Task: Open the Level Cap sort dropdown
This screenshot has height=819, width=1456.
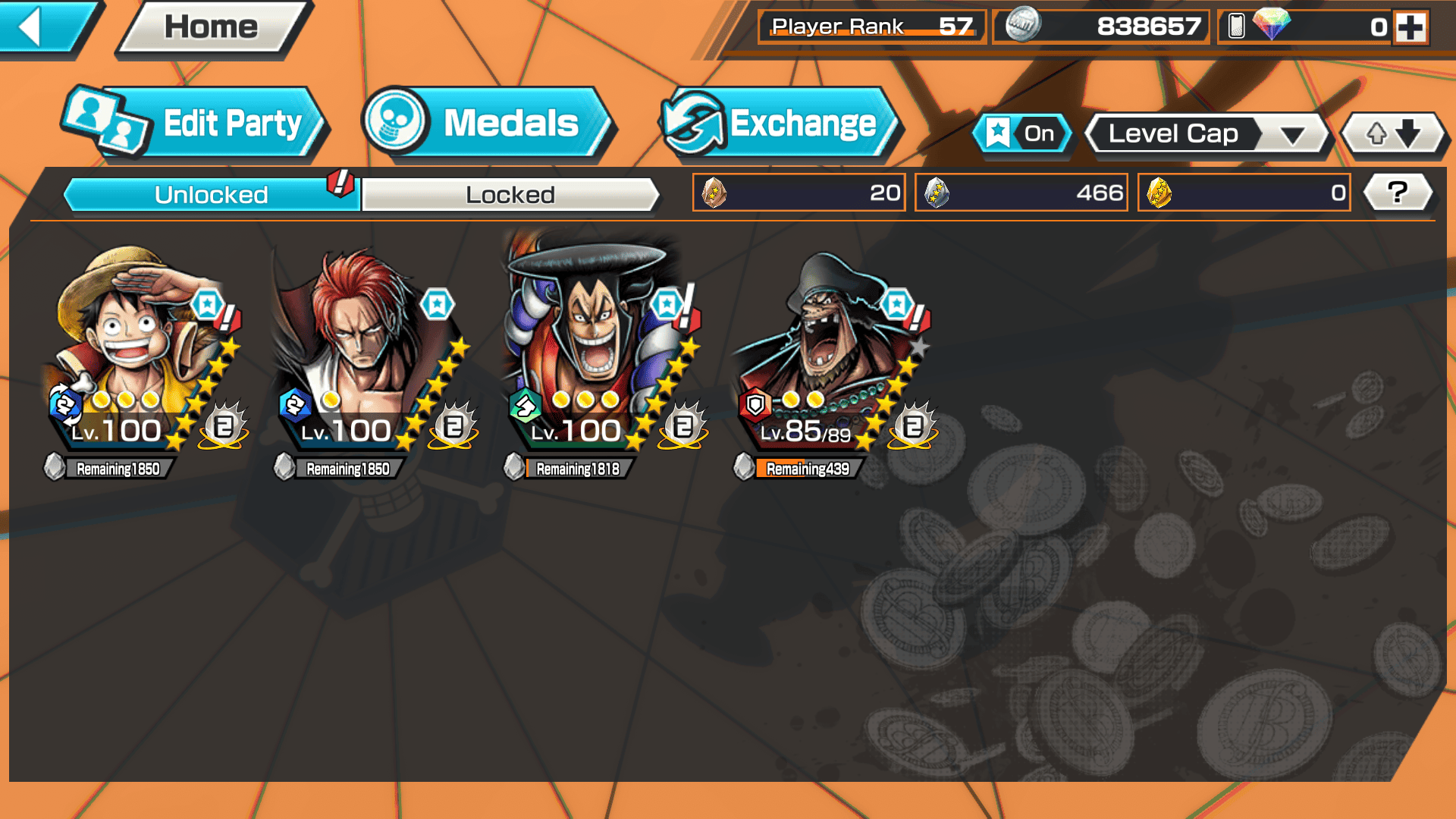Action: click(x=1207, y=134)
